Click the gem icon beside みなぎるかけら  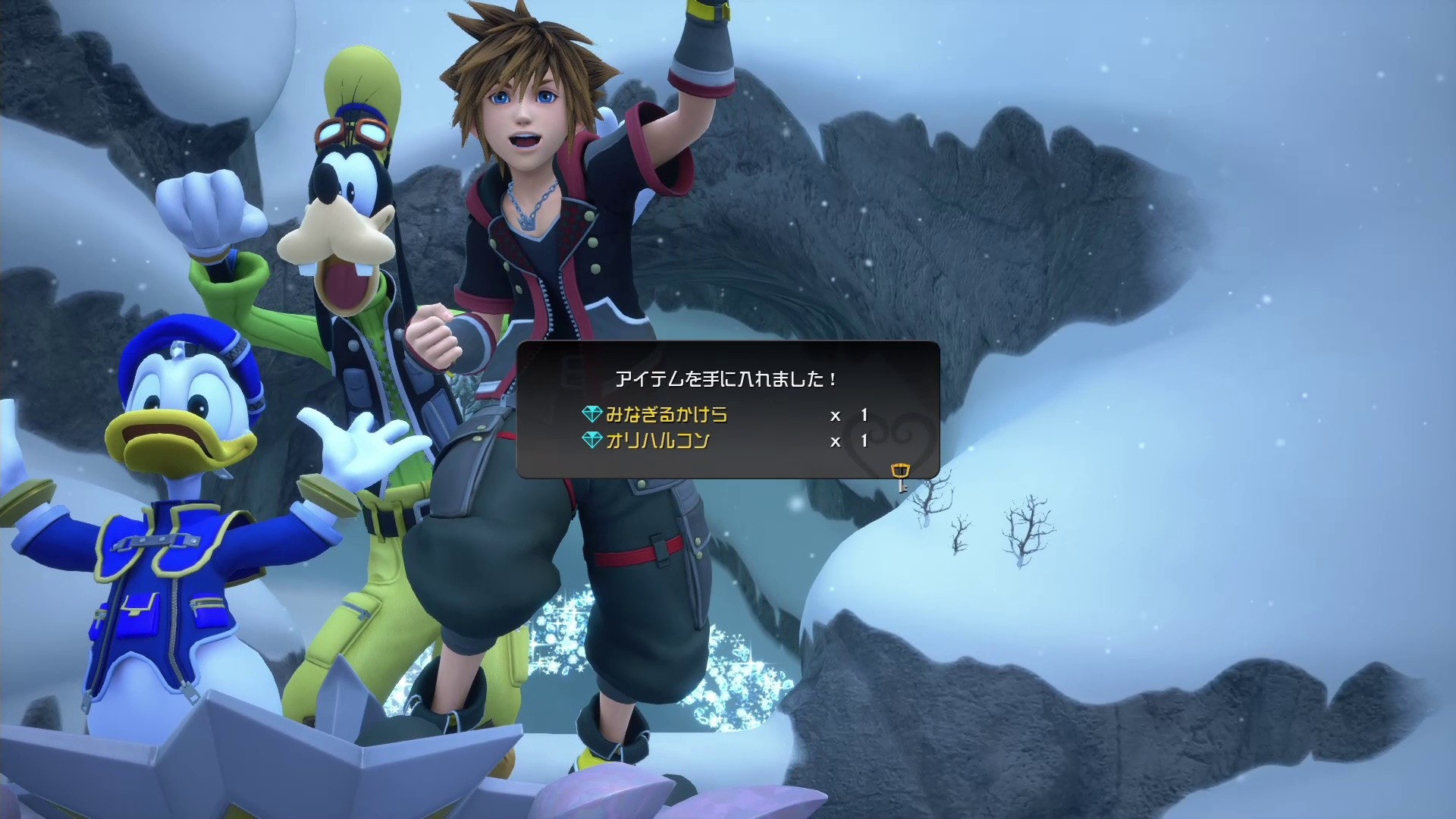pyautogui.click(x=591, y=415)
